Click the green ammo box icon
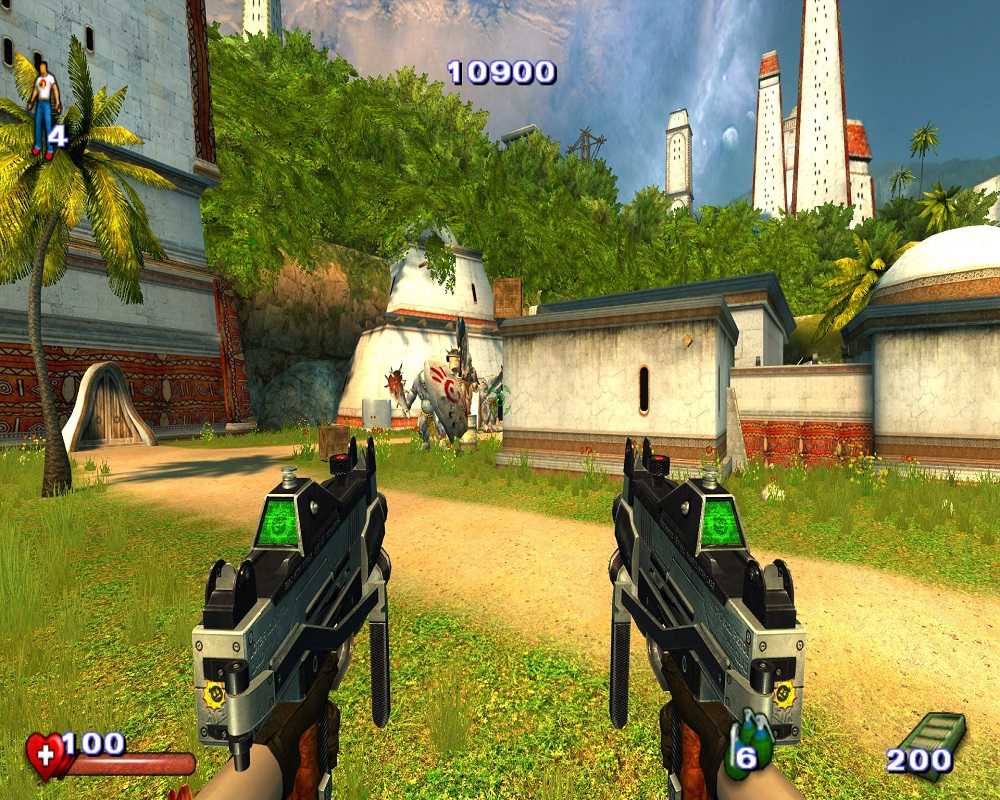The width and height of the screenshot is (1000, 800). pos(937,742)
